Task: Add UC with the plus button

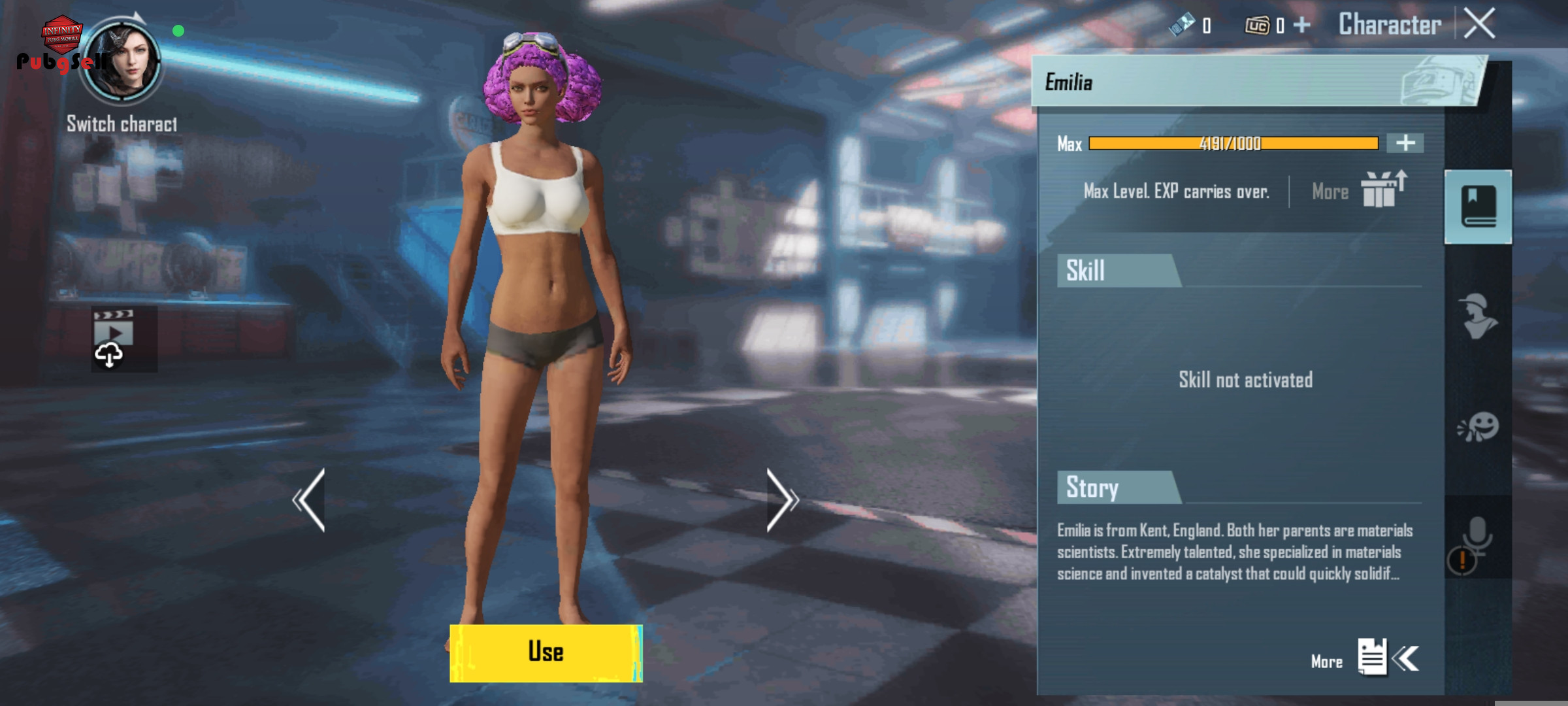Action: (x=1302, y=25)
